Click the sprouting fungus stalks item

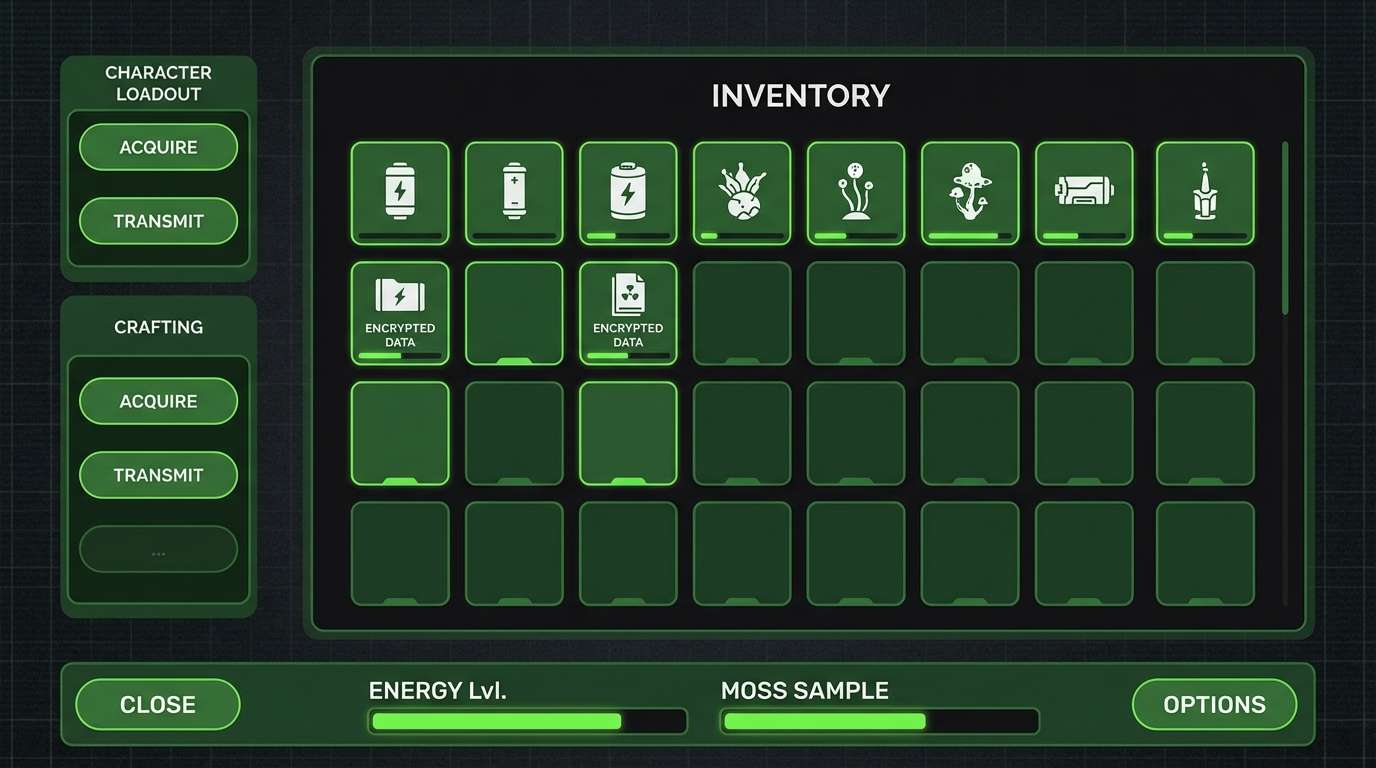[x=855, y=192]
